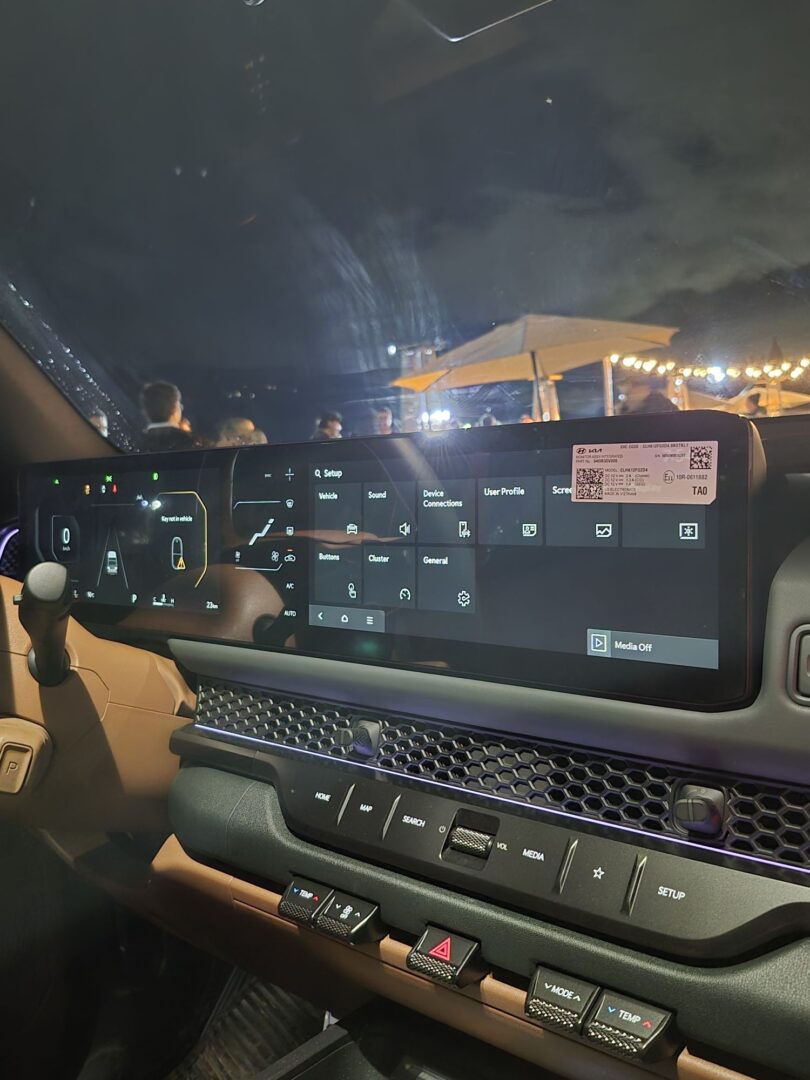Open the Sound settings tile
Screen dimensions: 810x1080
[x=388, y=511]
